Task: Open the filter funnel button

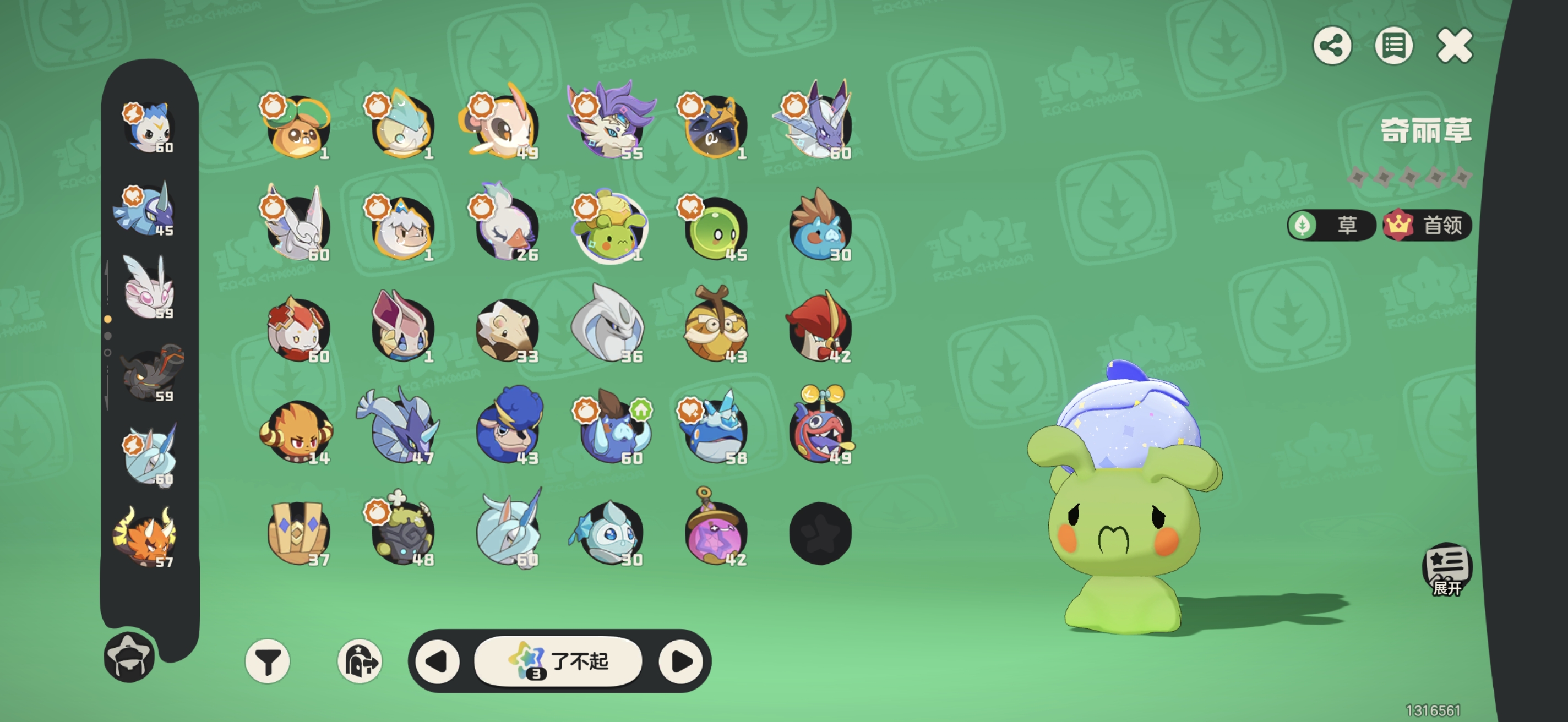Action: 268,661
